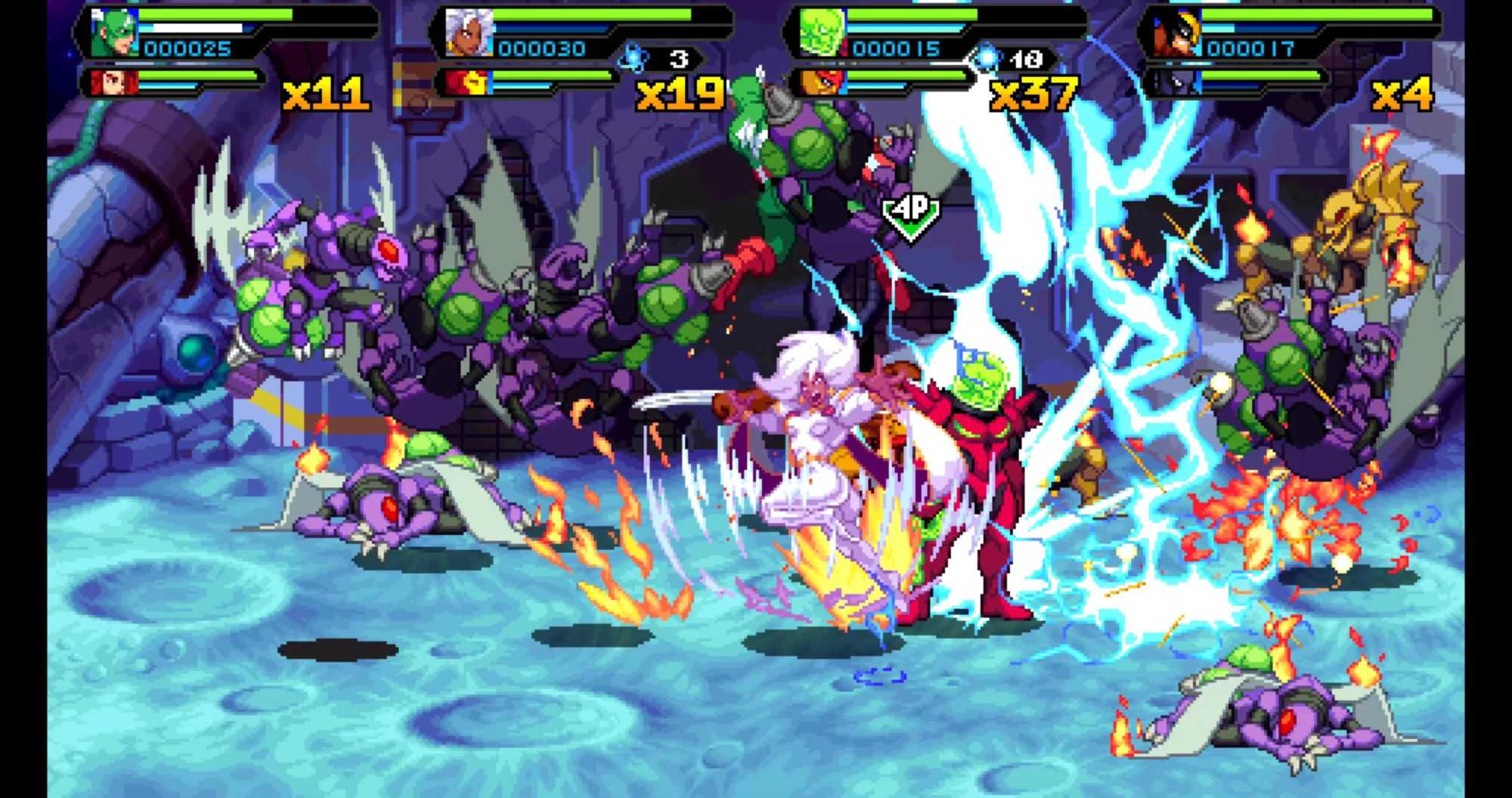Select Wolverine's masked portrait

coord(1177,34)
